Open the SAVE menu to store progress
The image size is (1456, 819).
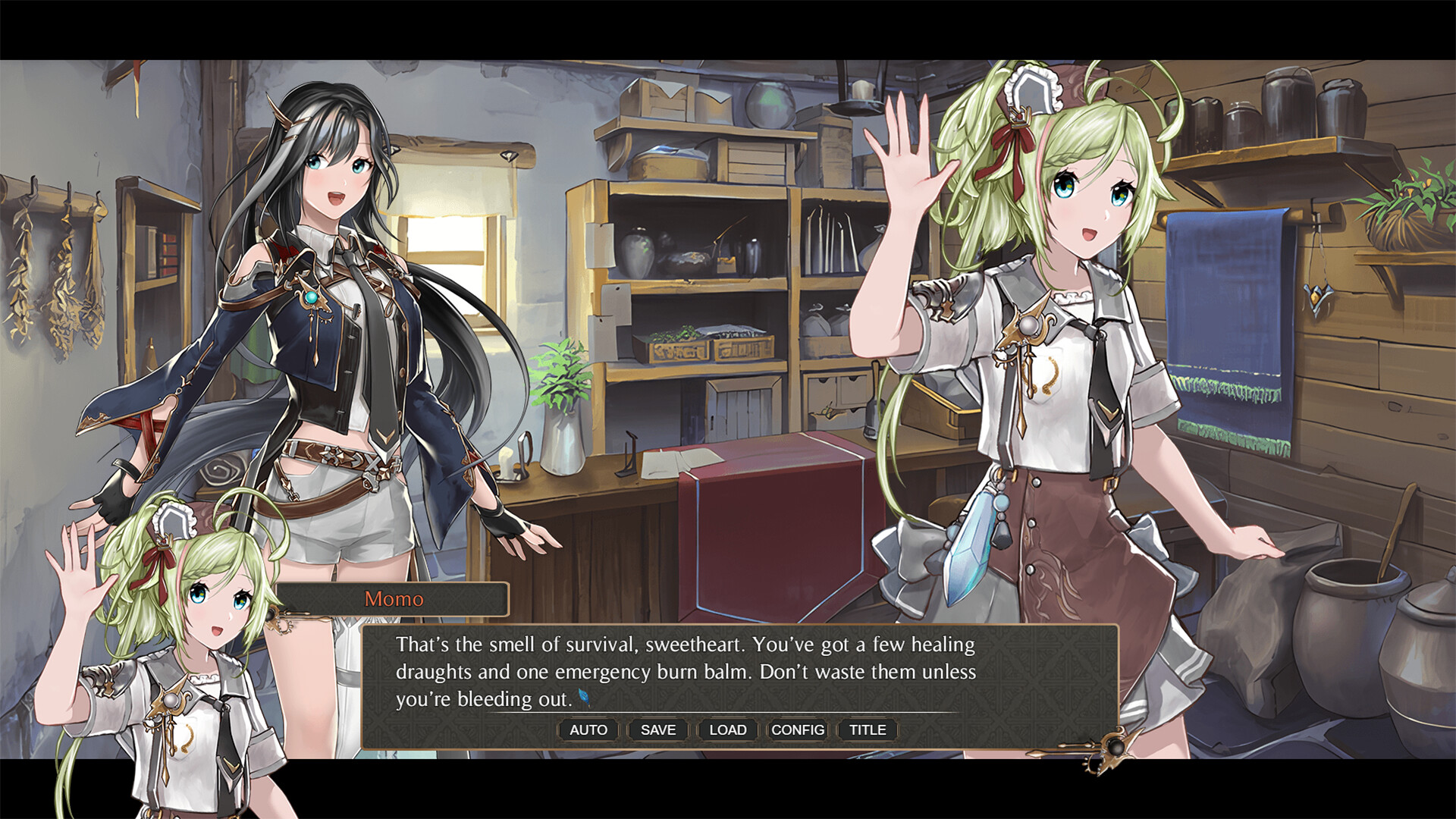(657, 730)
